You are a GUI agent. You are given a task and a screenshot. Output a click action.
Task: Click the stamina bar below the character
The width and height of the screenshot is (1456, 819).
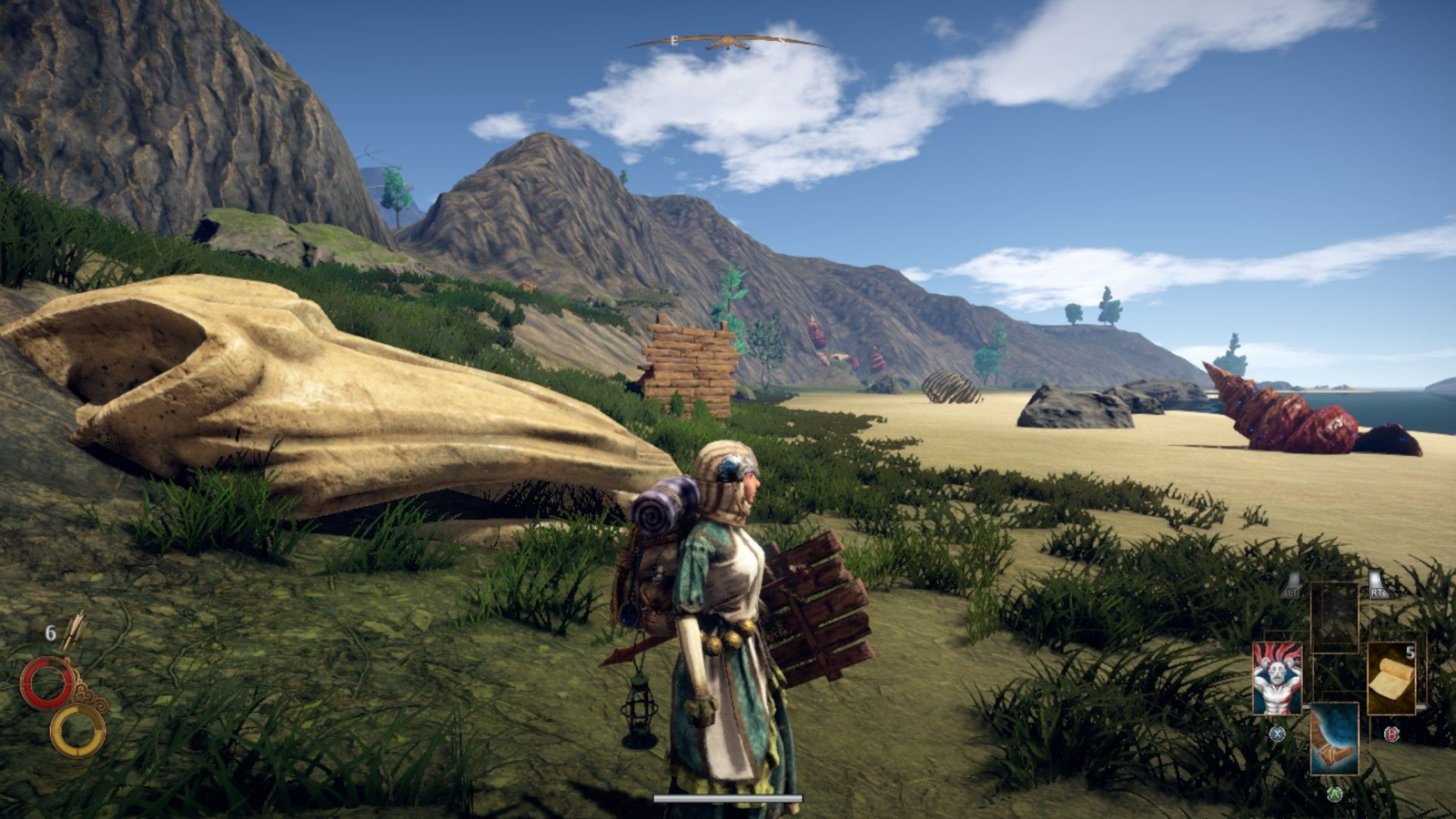pos(728,796)
